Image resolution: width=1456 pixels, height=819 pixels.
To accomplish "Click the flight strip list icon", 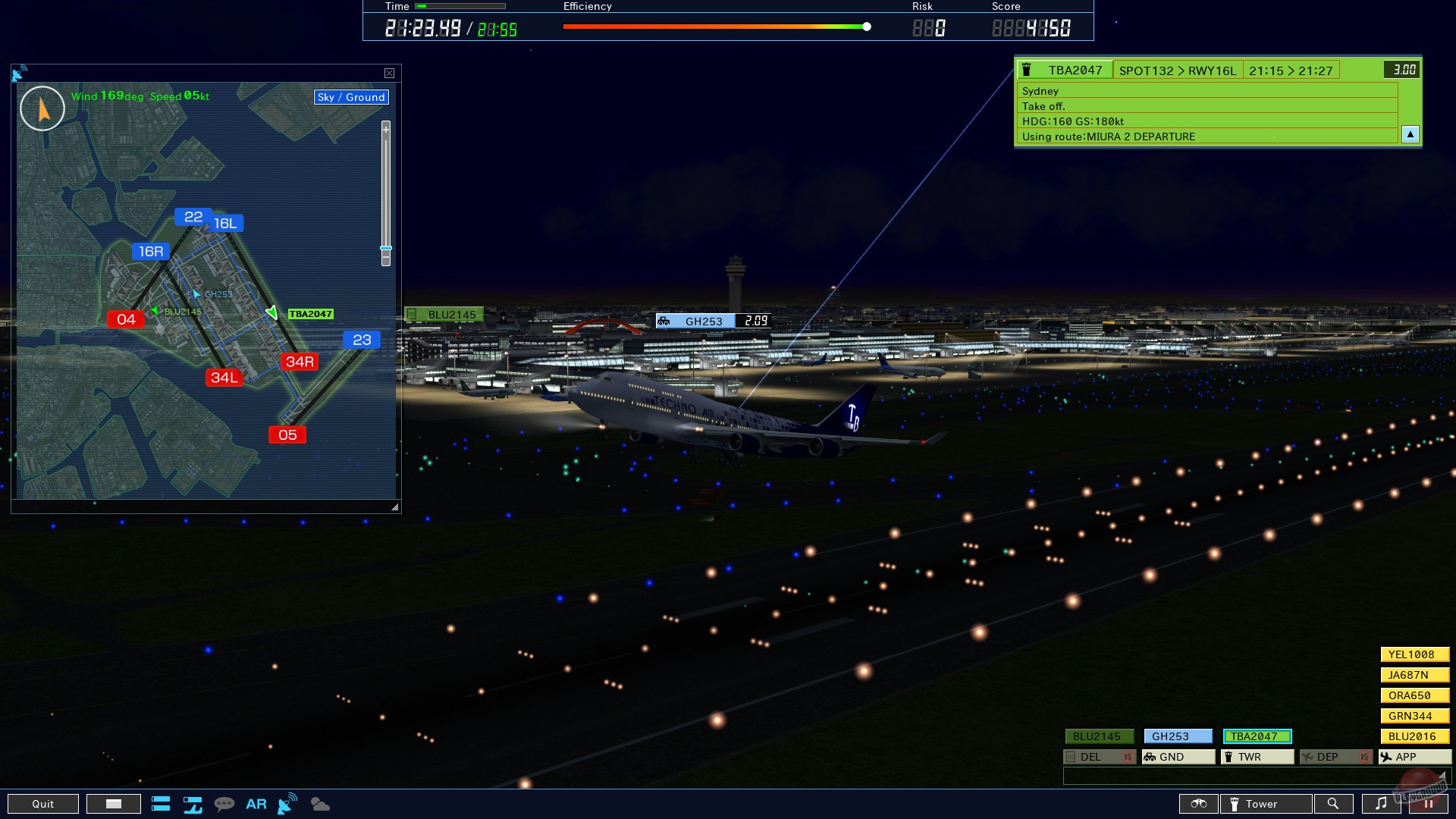I will tap(161, 804).
